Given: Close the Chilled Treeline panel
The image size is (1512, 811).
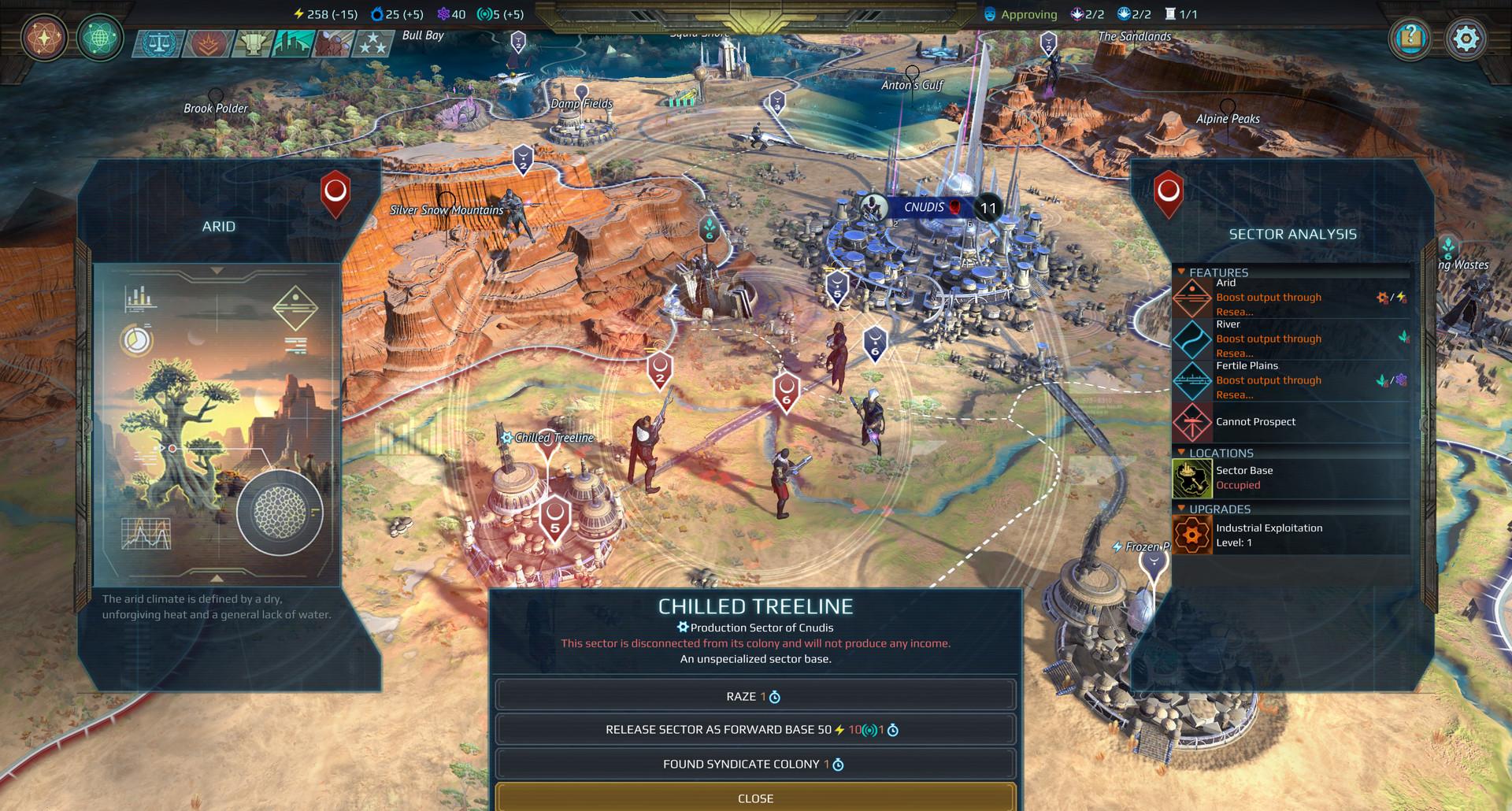Looking at the screenshot, I should [754, 798].
